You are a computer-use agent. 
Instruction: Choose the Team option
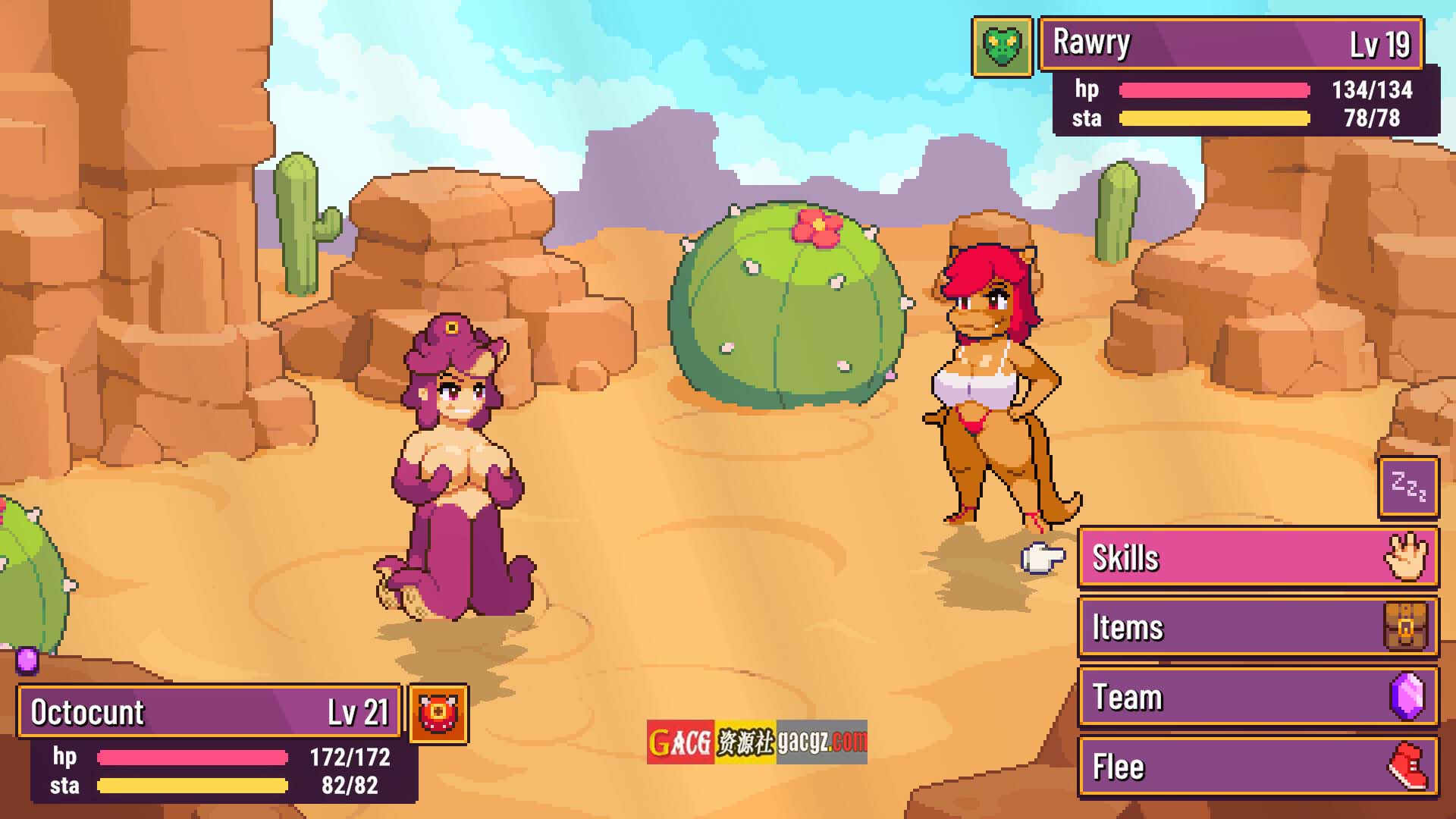(1257, 698)
